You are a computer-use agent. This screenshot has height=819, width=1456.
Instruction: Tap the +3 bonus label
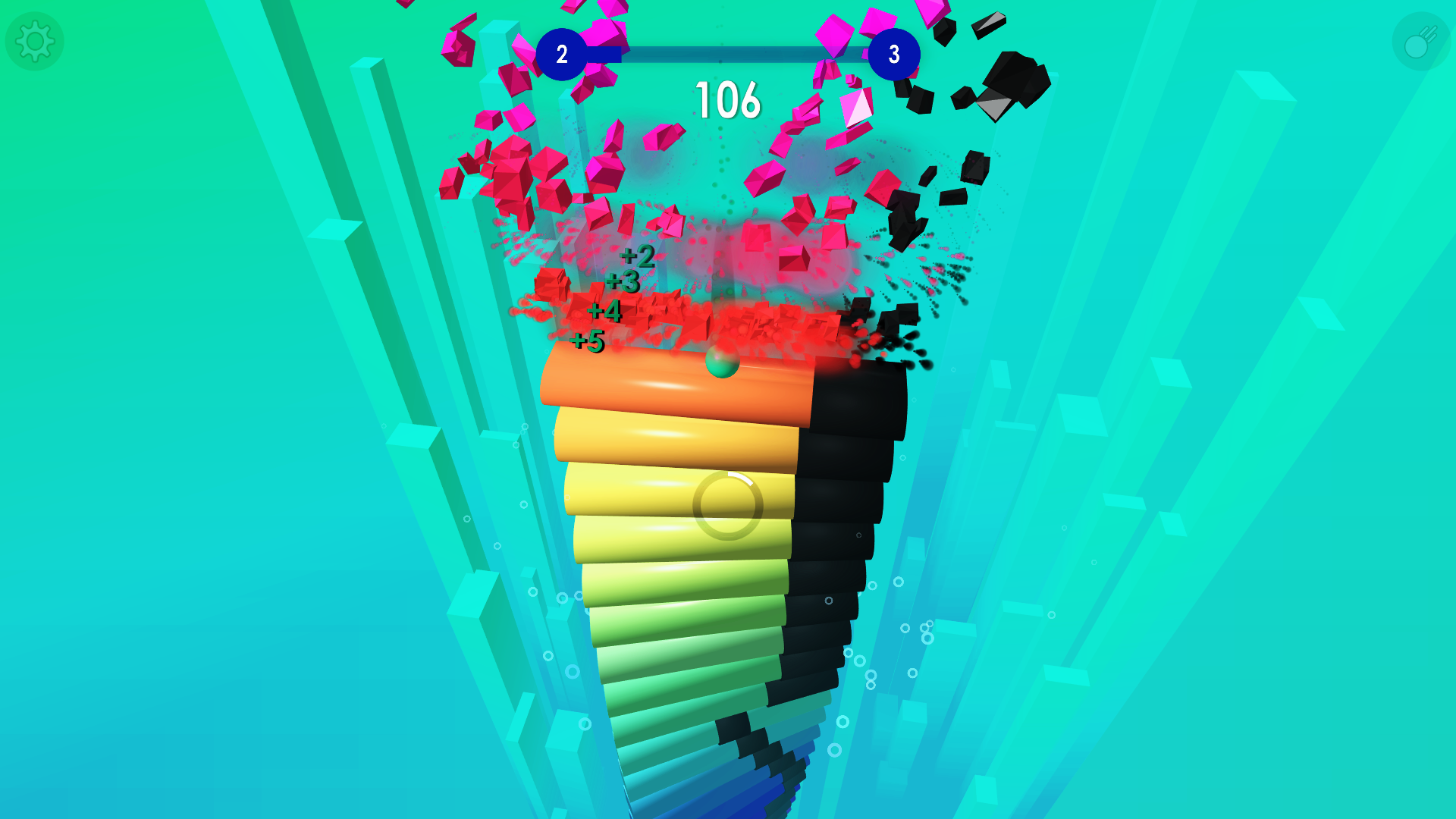[x=622, y=282]
